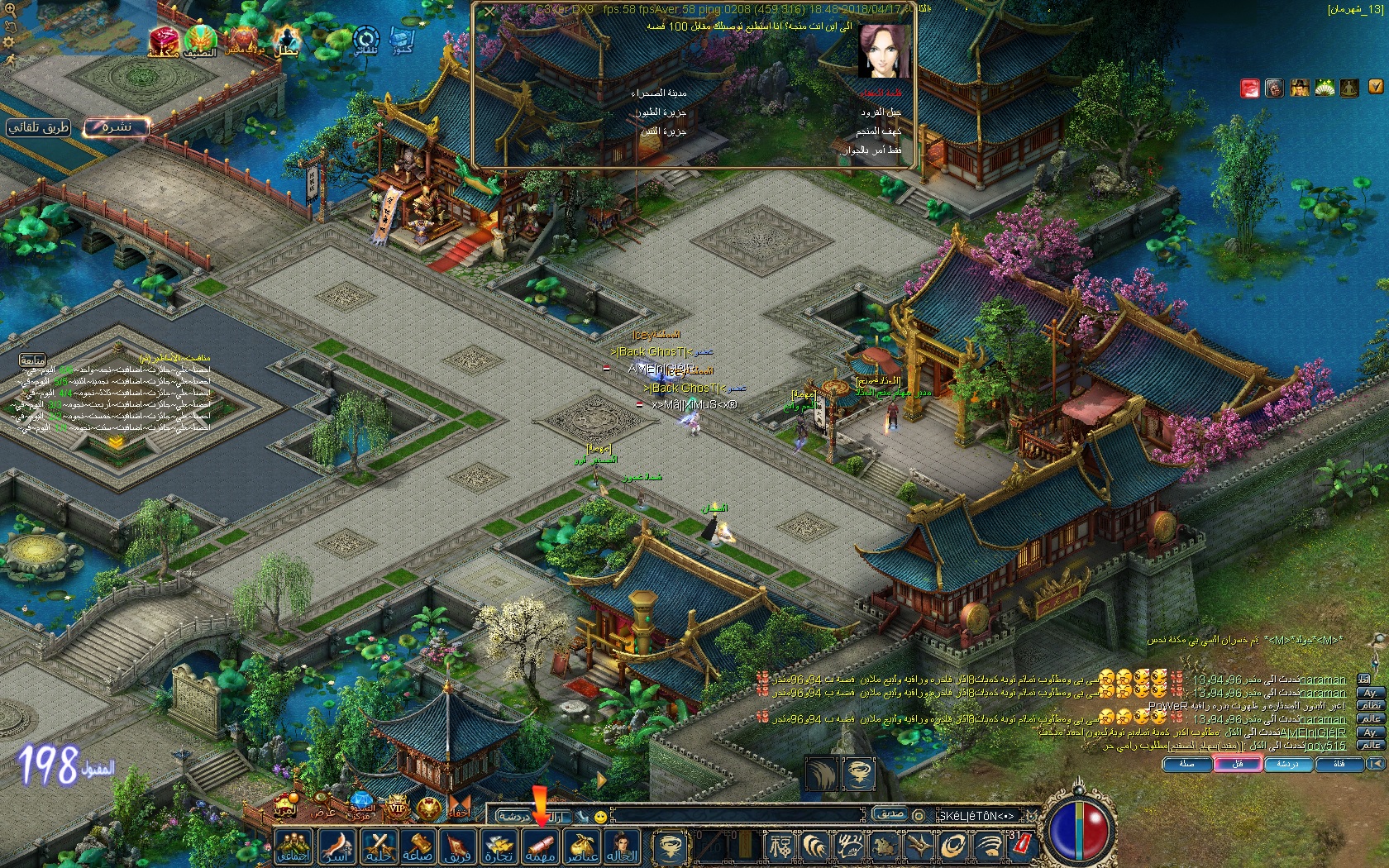Open the VIP badge icon
This screenshot has height=868, width=1389.
click(x=397, y=807)
